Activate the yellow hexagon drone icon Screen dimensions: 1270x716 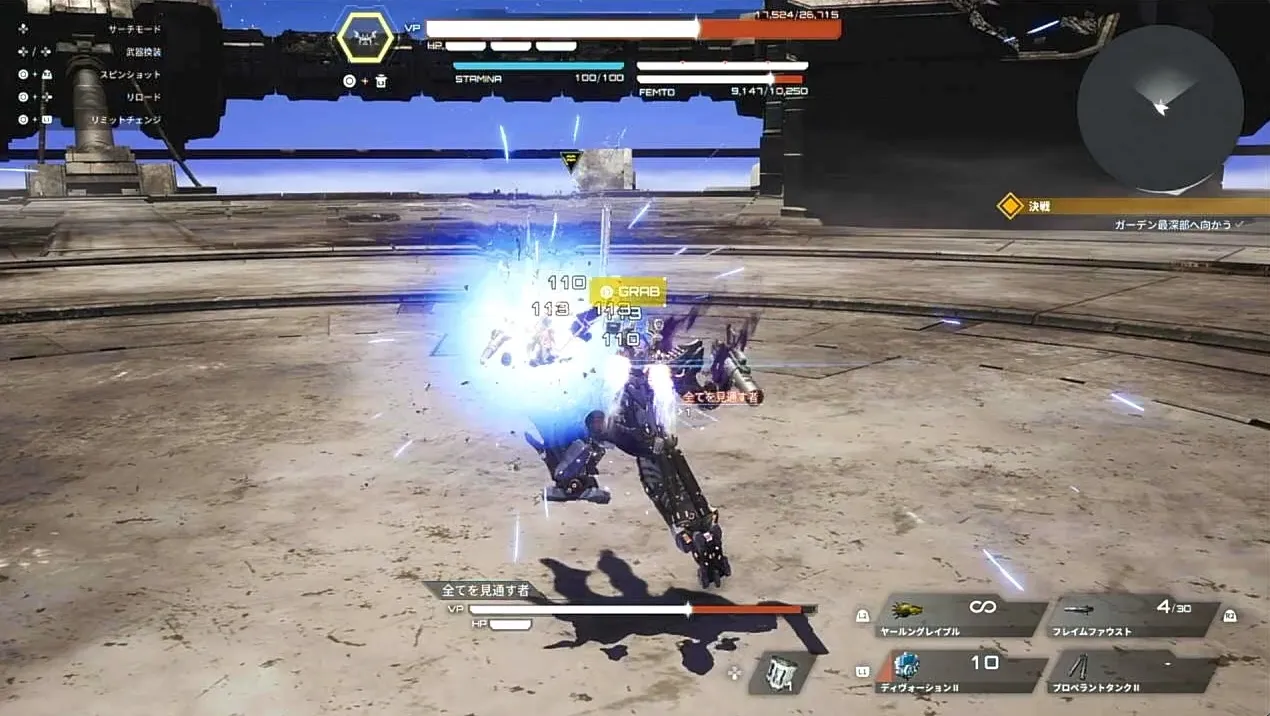[365, 37]
